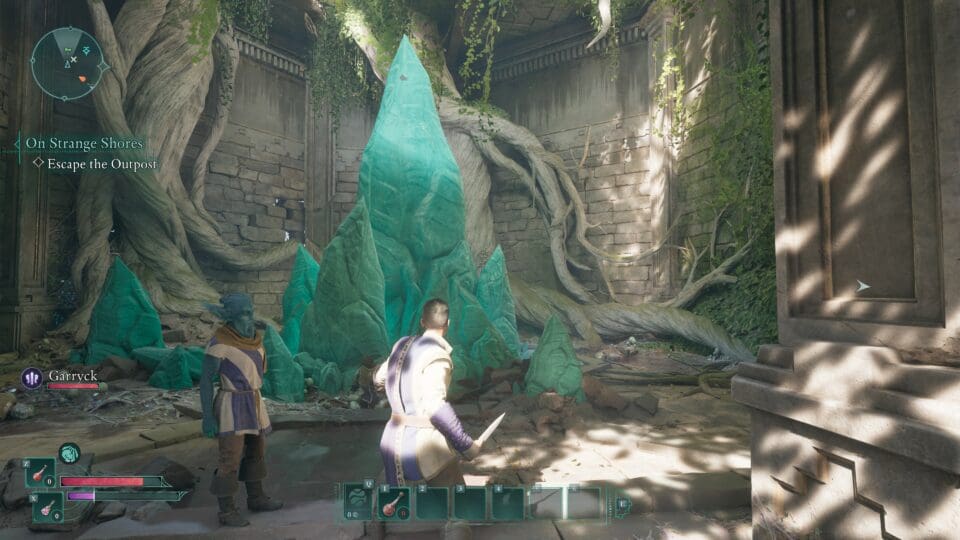960x540 pixels.
Task: Activate the teal swirl ability above health bar
Action: tap(69, 454)
